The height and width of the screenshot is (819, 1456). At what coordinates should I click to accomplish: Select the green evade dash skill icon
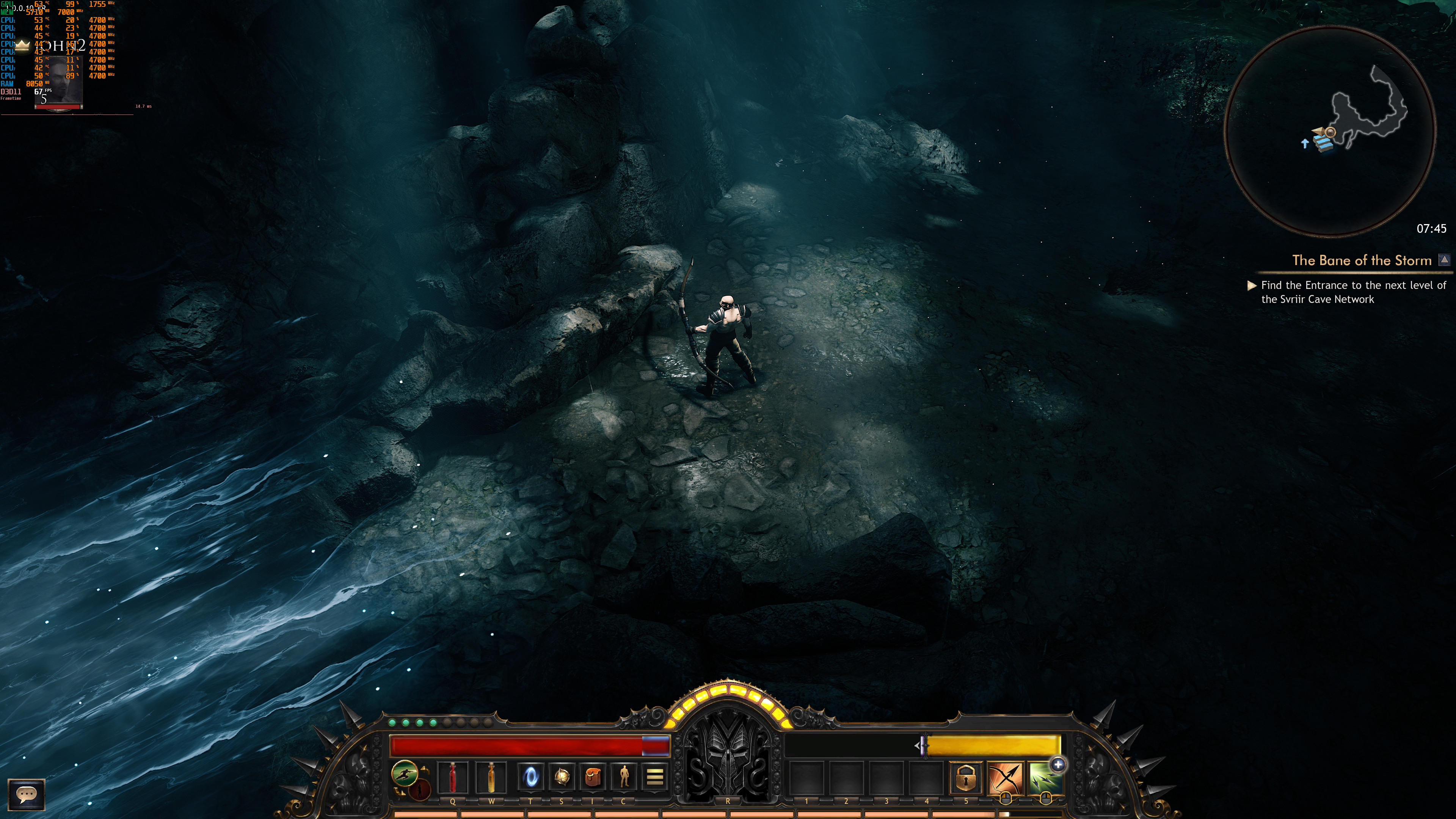[x=405, y=773]
